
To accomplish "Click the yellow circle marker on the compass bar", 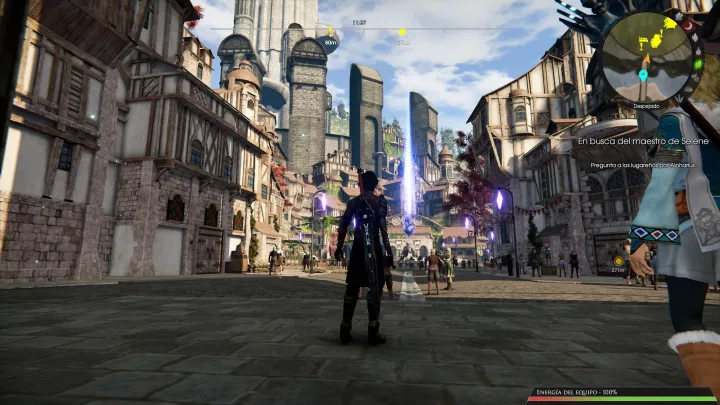I will point(402,32).
